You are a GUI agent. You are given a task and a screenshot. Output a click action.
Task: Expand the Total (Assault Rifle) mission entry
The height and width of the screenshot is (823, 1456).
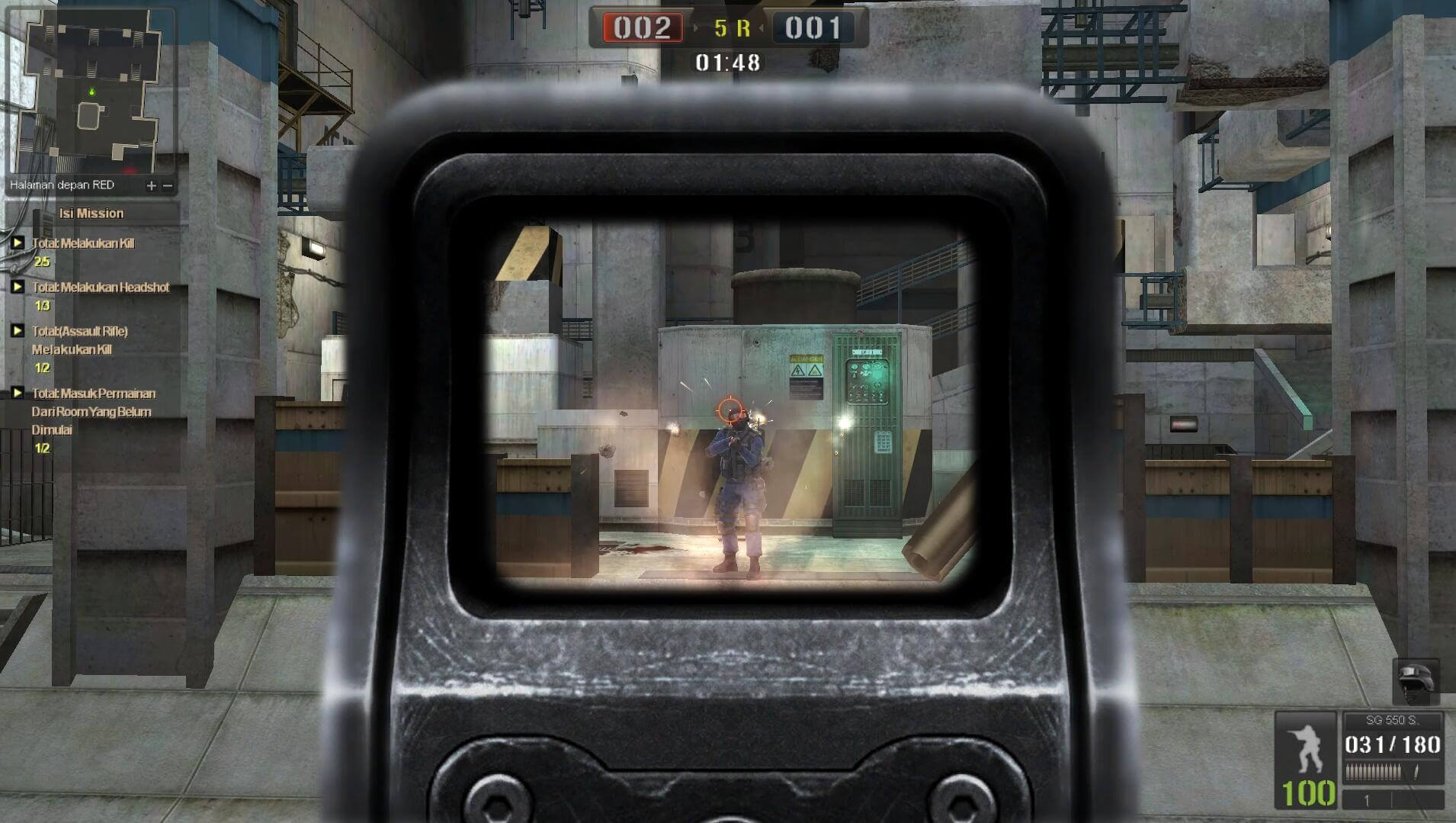[x=17, y=331]
